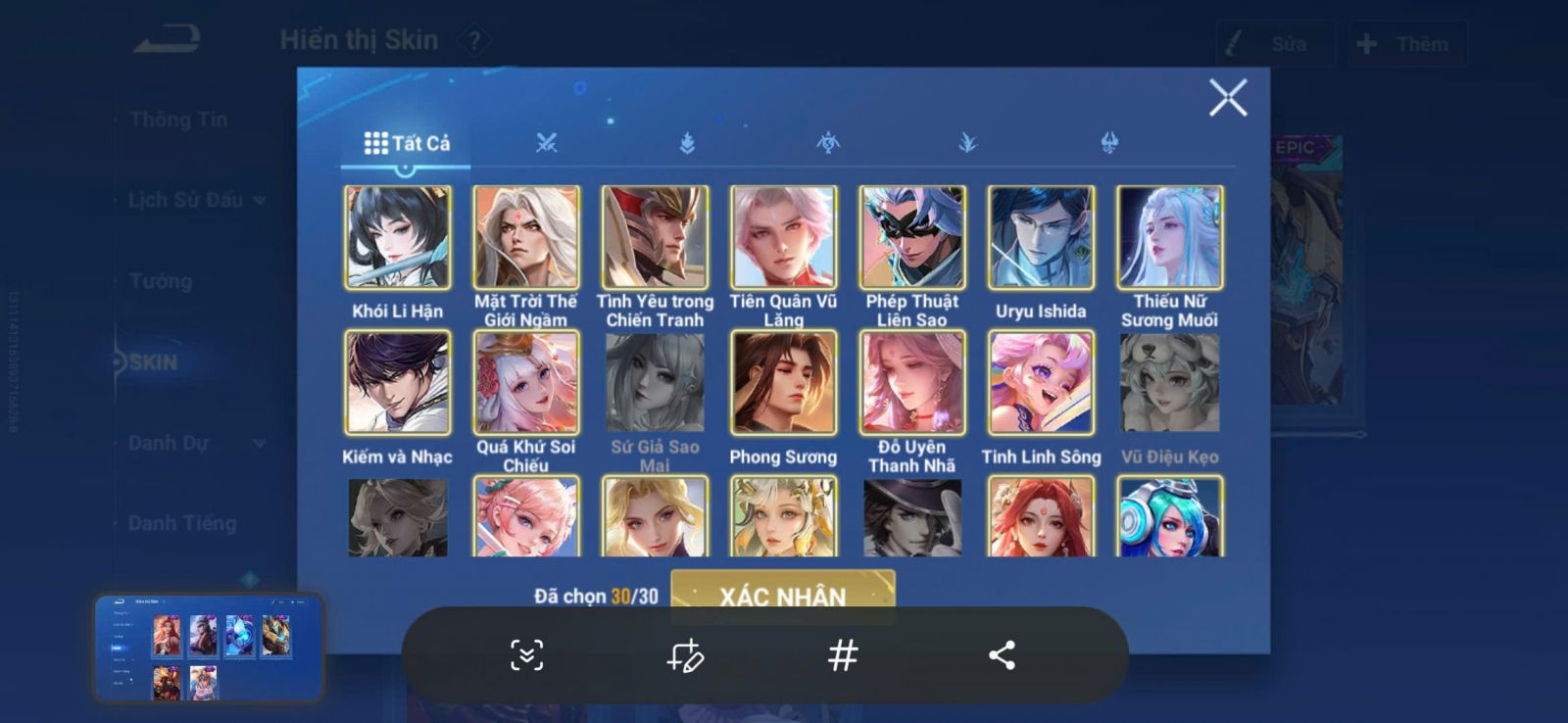Select the greyed Sứ Giả Sao Mai skin
This screenshot has height=723, width=1568.
pos(655,382)
